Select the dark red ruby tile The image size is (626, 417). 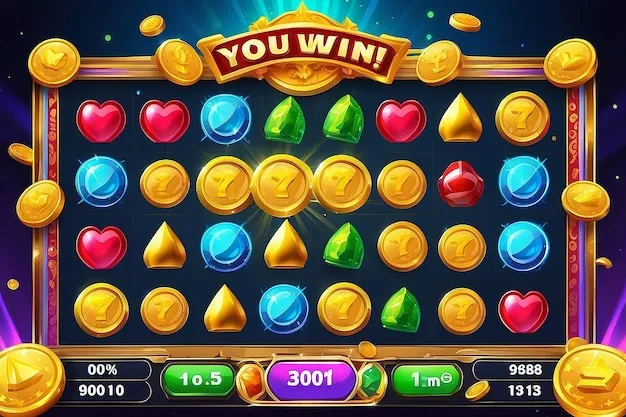pos(460,183)
